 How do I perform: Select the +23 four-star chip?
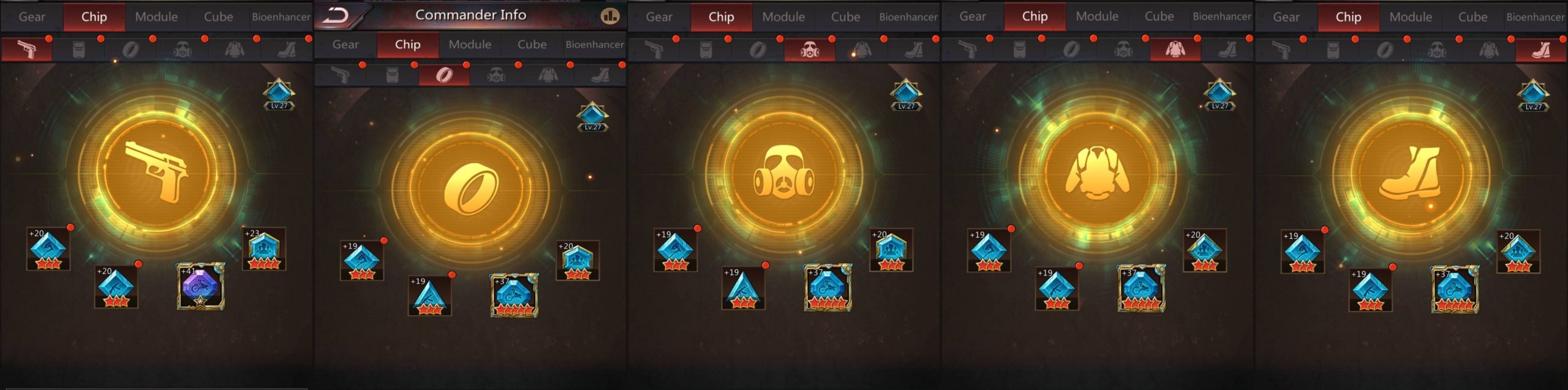click(264, 250)
